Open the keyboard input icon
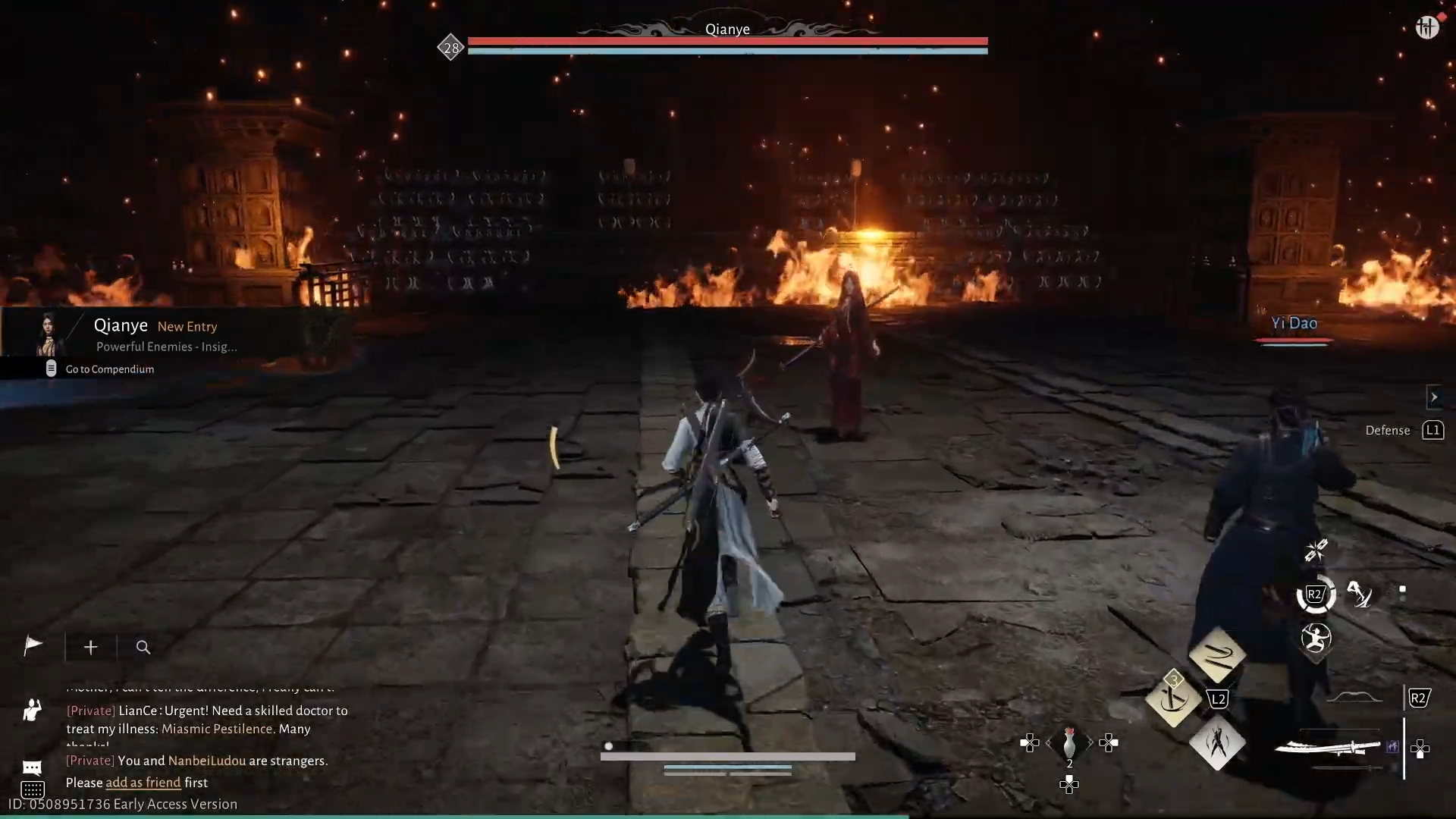Screen dimensions: 1456x819 click(x=32, y=789)
